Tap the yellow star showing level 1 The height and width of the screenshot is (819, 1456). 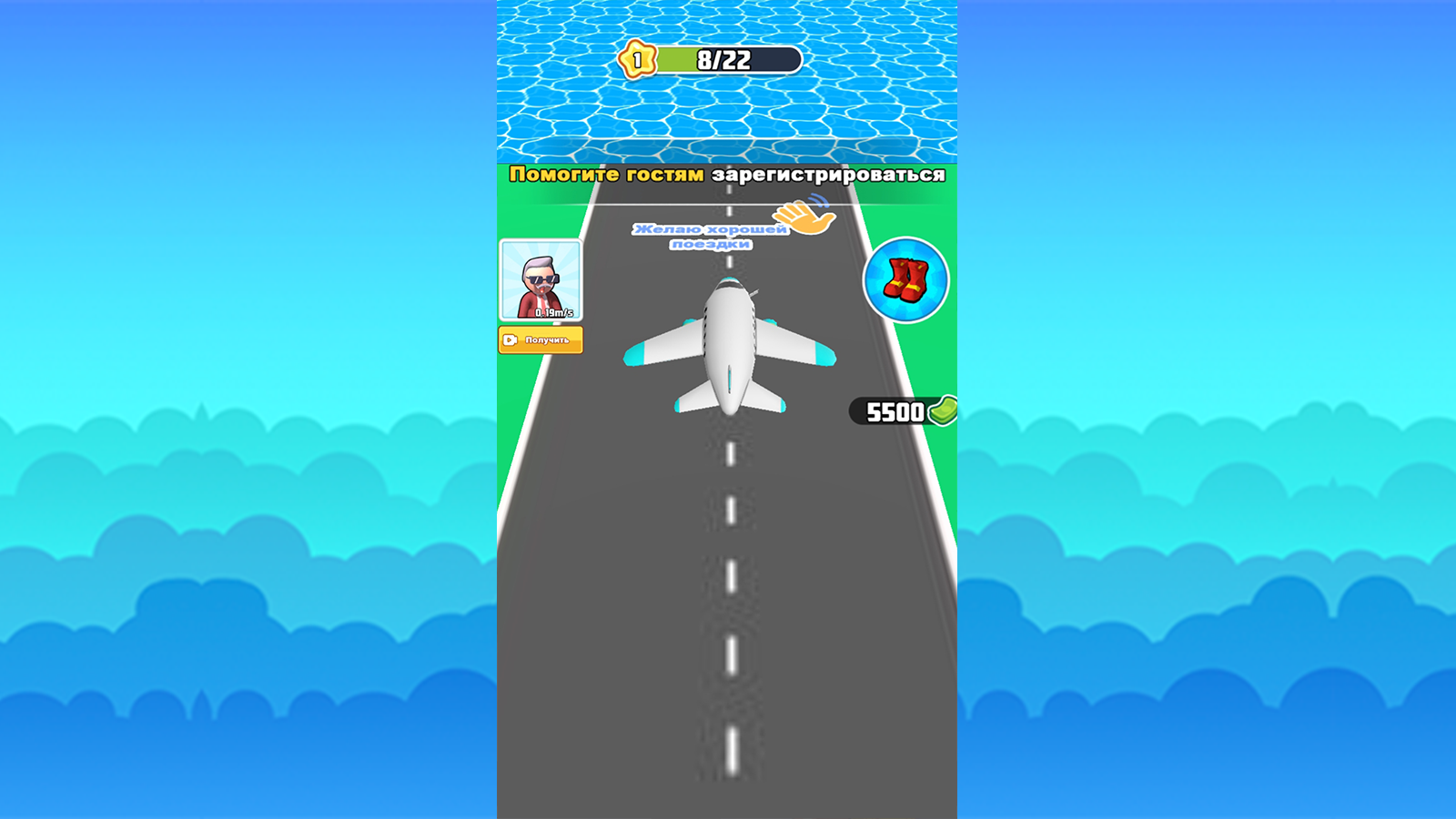tap(637, 59)
